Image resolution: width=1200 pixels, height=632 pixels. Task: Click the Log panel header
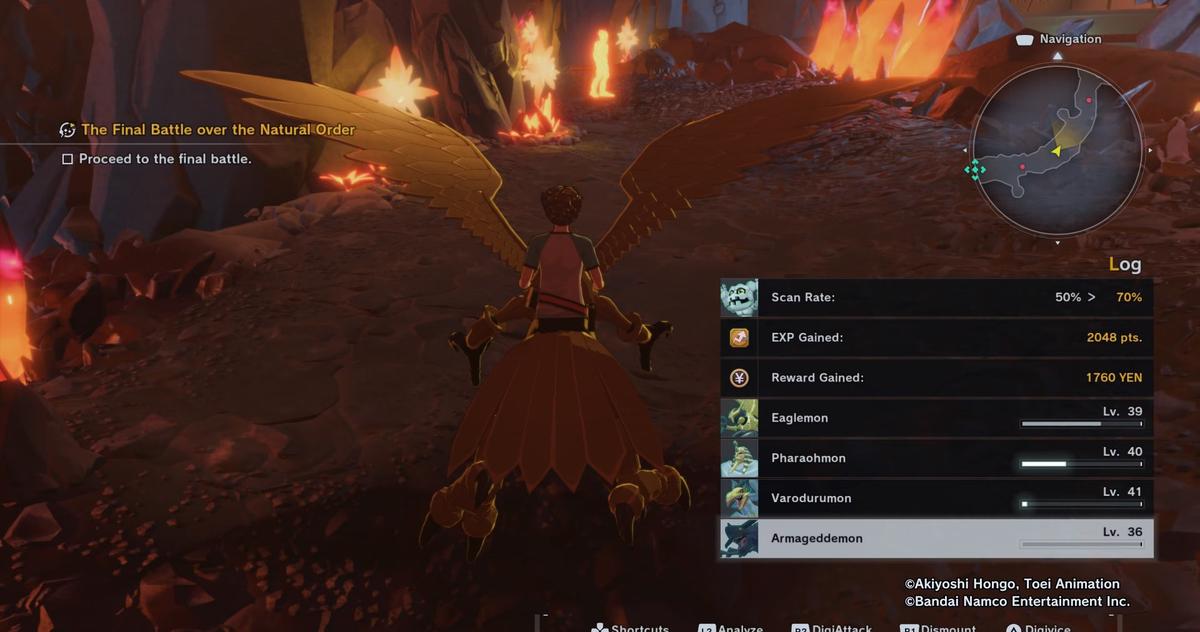pyautogui.click(x=1124, y=265)
